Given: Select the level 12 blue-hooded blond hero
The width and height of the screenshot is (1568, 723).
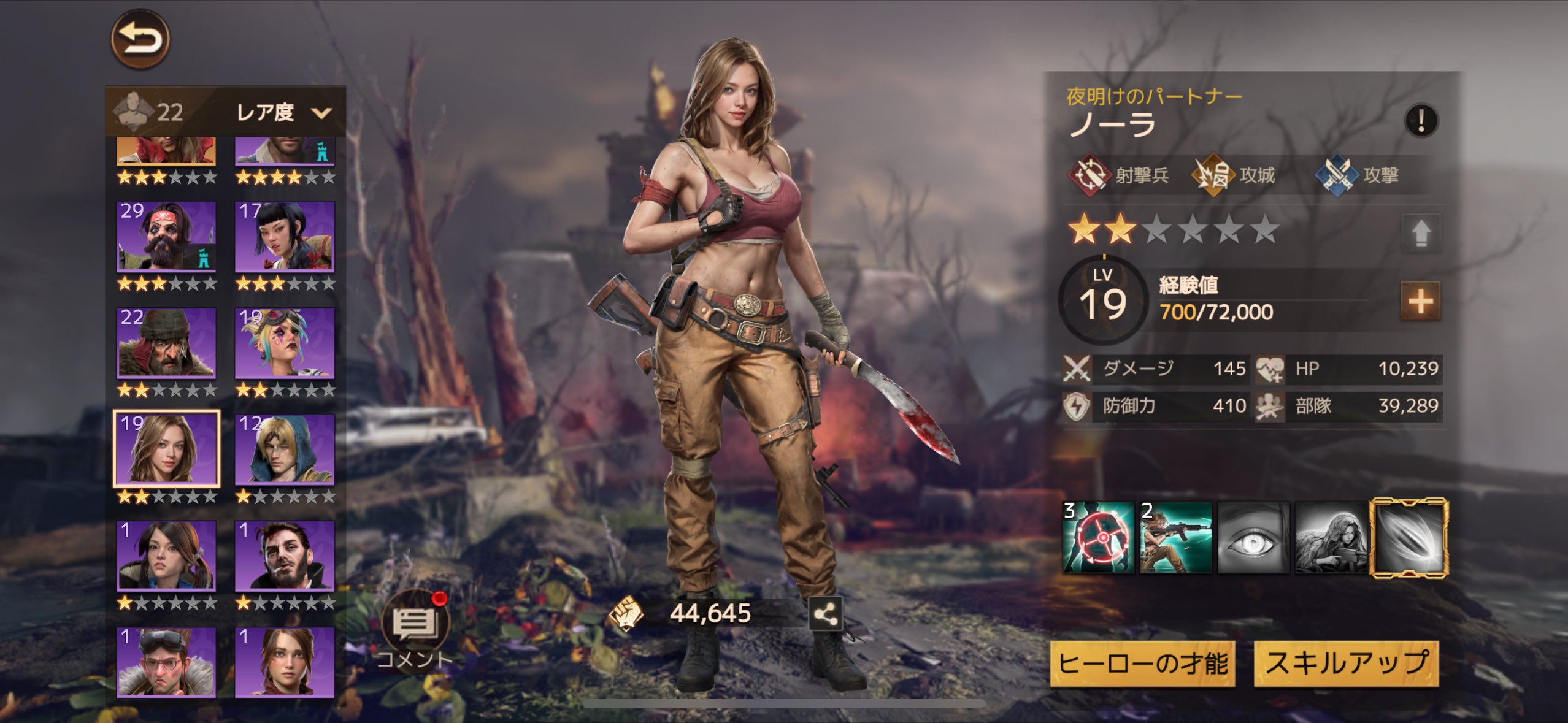Looking at the screenshot, I should 285,449.
